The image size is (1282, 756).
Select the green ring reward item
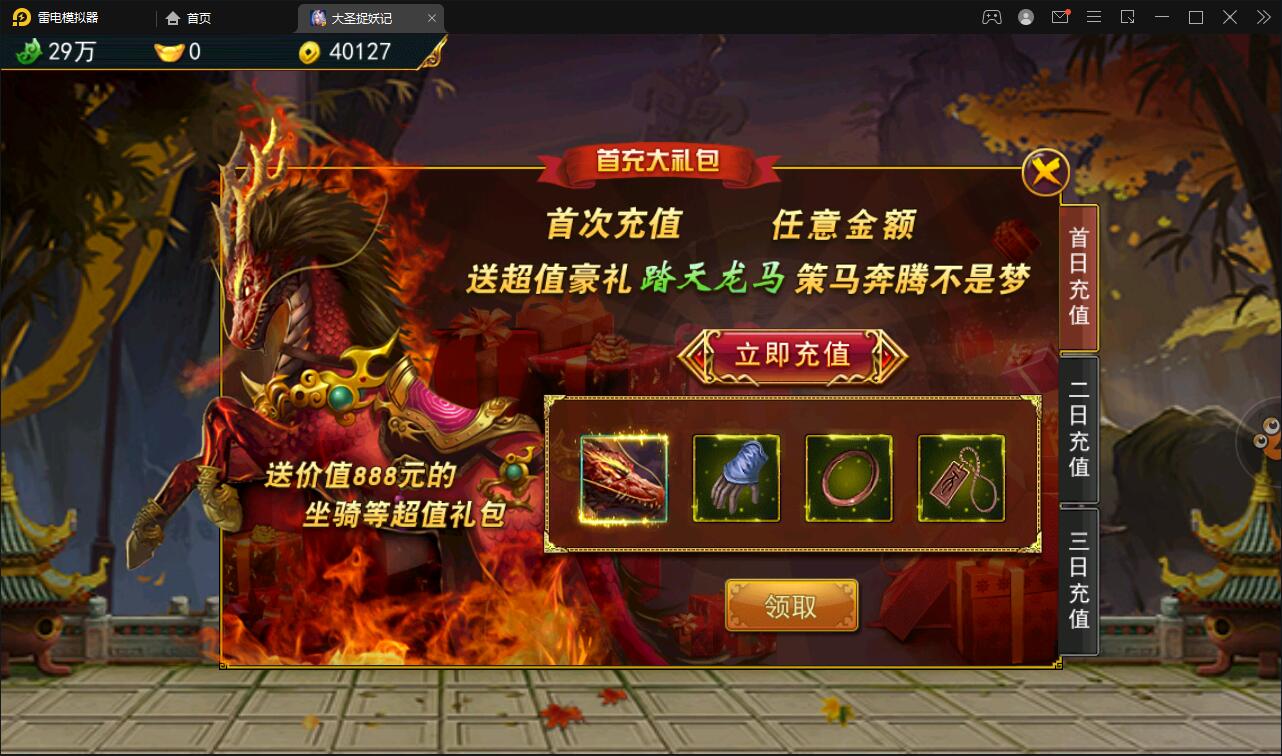tap(848, 478)
